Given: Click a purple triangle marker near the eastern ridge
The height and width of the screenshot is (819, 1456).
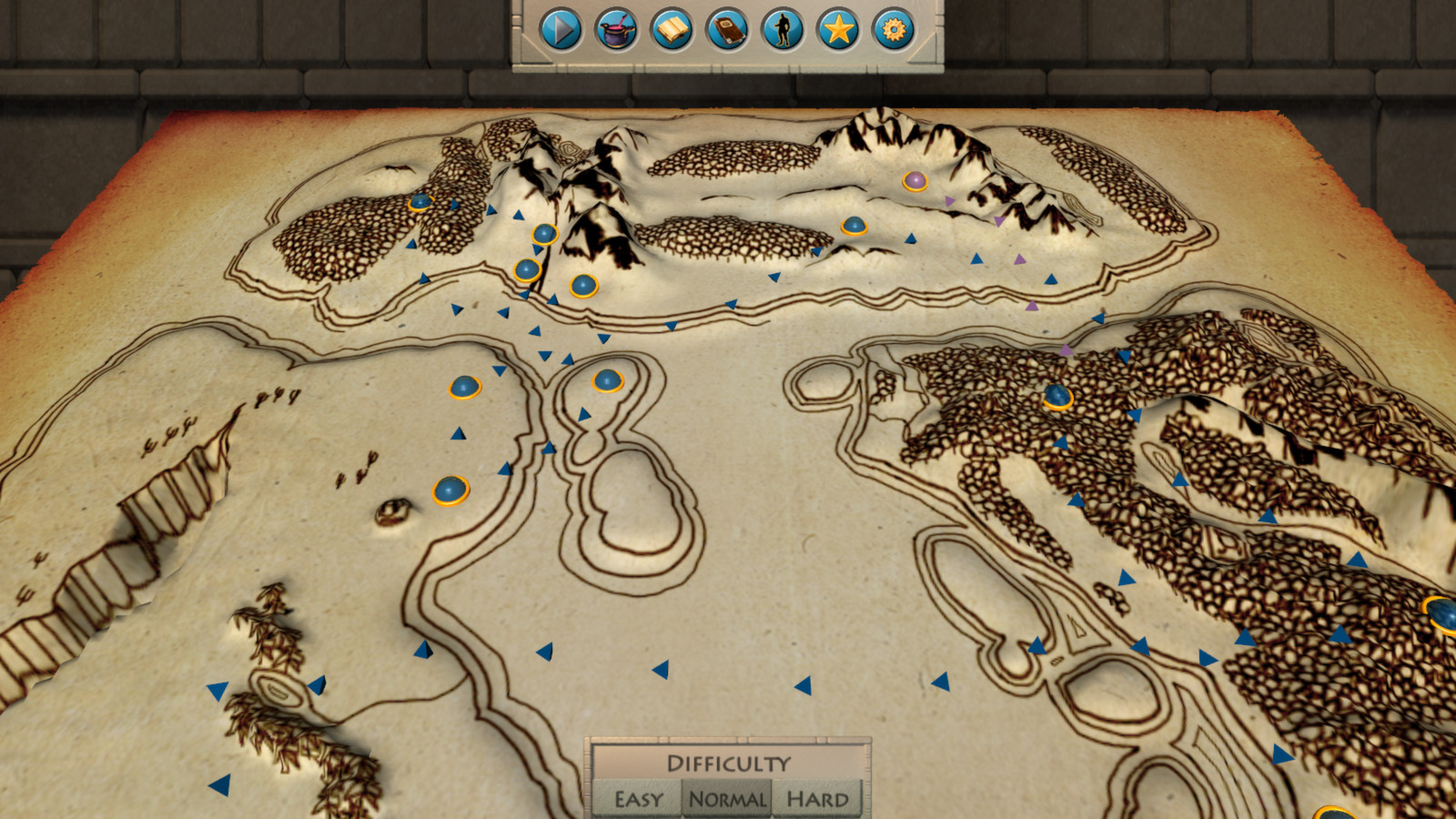Looking at the screenshot, I should [x=1031, y=304].
